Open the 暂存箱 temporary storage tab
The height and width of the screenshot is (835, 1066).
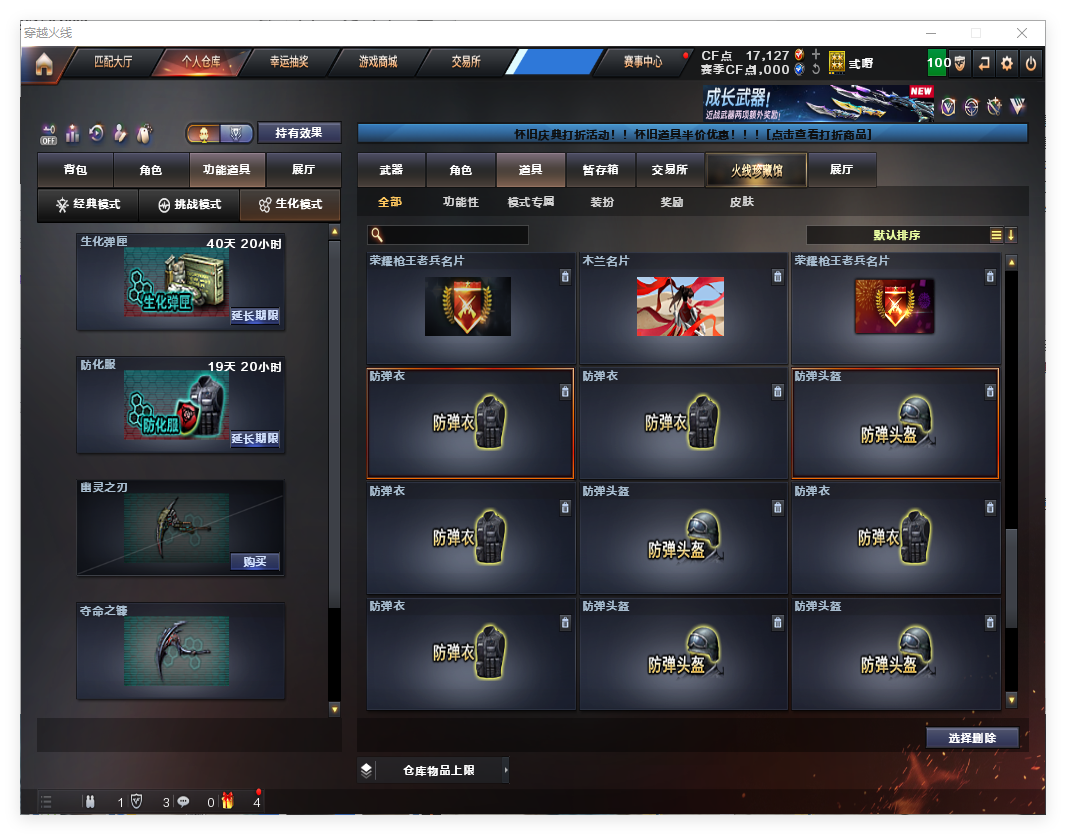[x=600, y=170]
